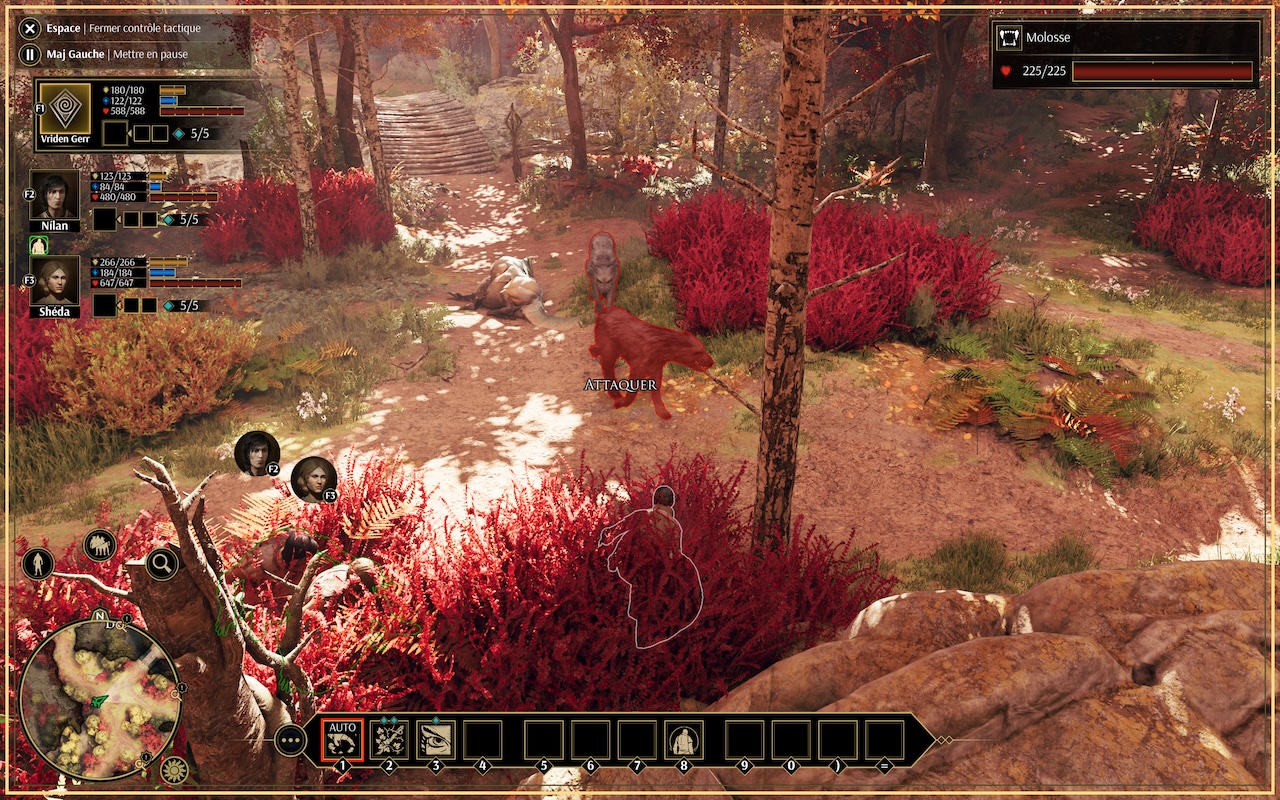The width and height of the screenshot is (1280, 800).
Task: Use the leafy branch ability in slot 2
Action: pos(389,740)
